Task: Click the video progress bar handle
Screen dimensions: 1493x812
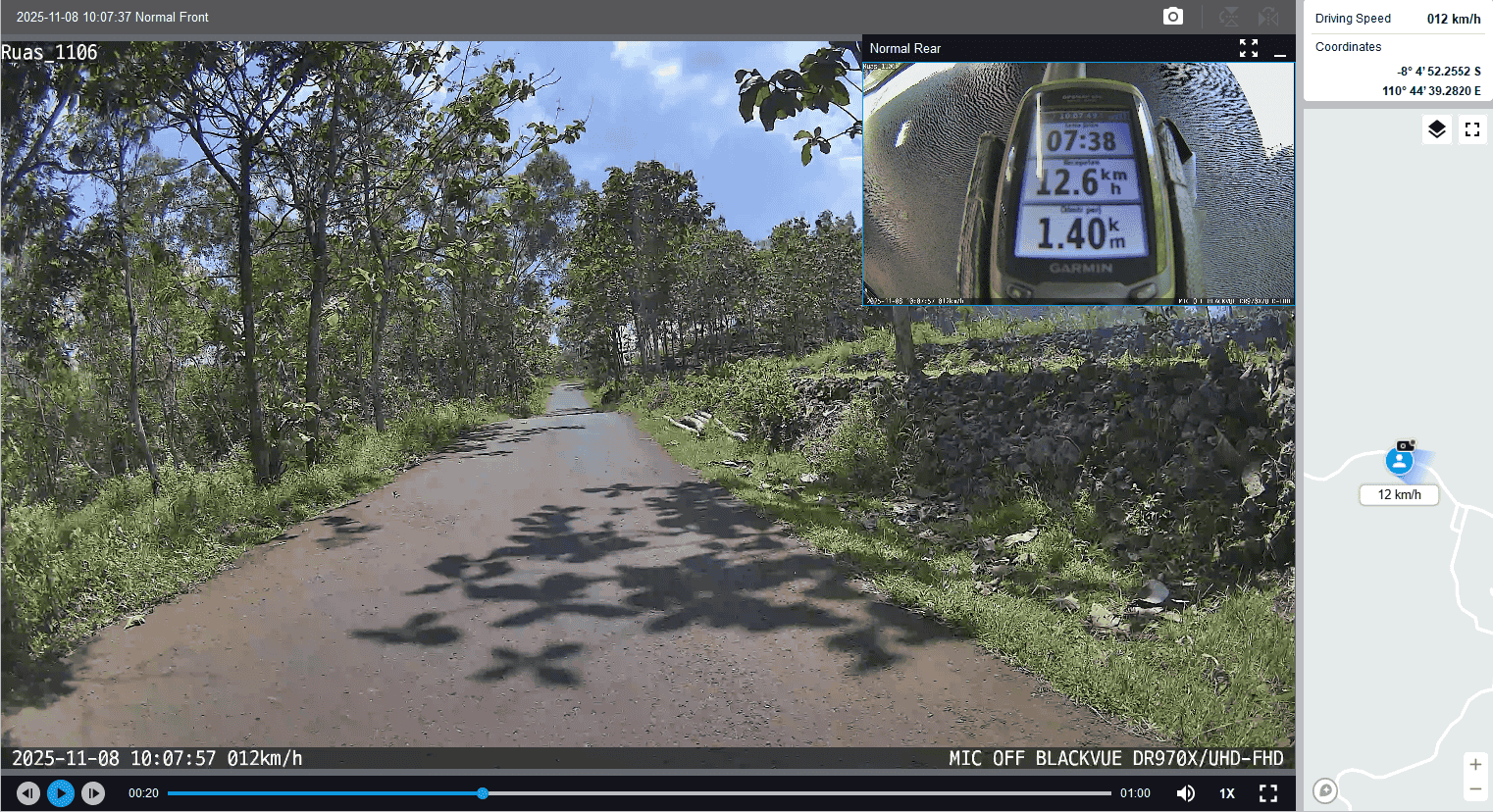Action: [483, 793]
